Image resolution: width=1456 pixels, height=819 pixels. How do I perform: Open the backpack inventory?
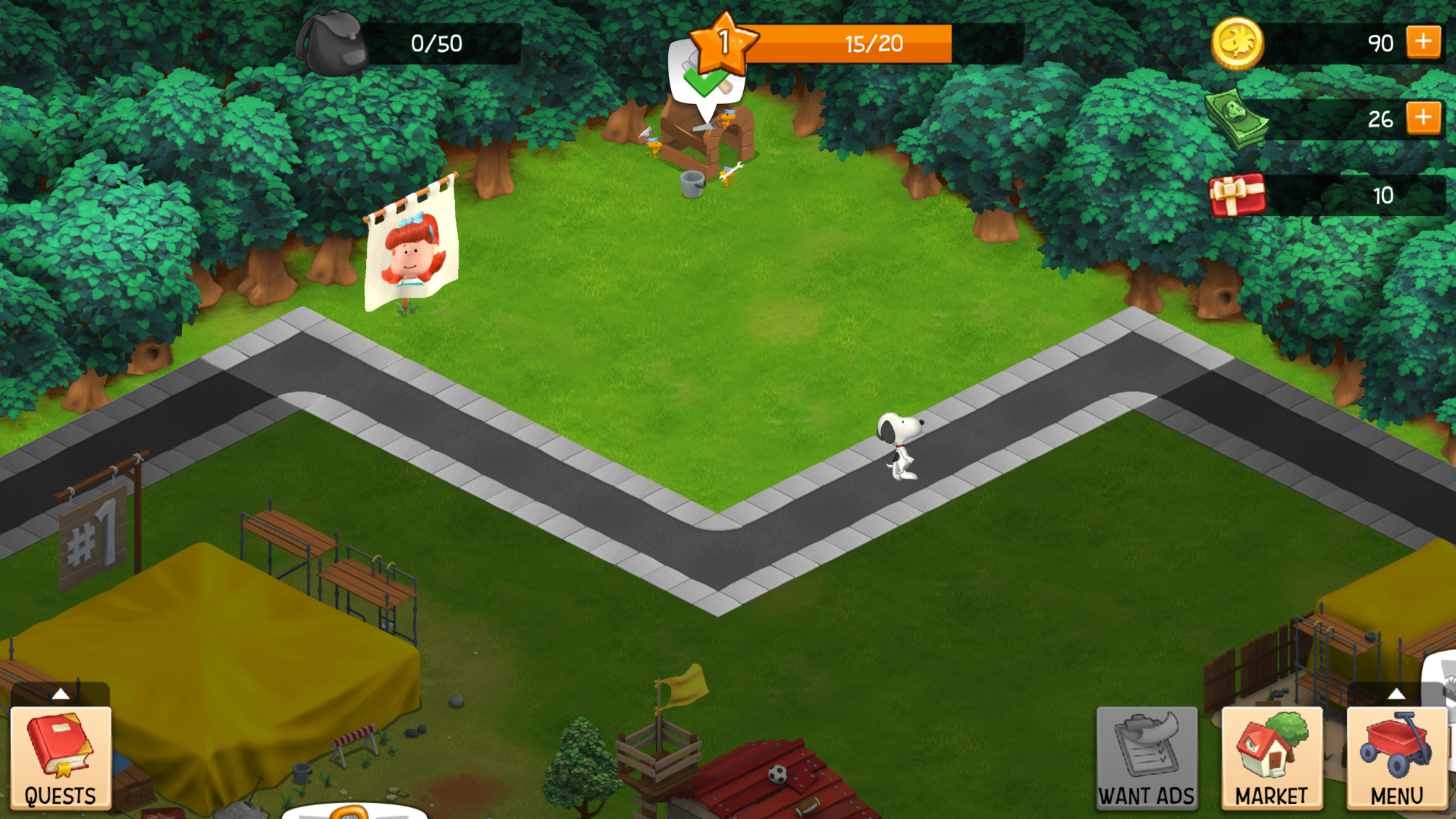(x=332, y=44)
